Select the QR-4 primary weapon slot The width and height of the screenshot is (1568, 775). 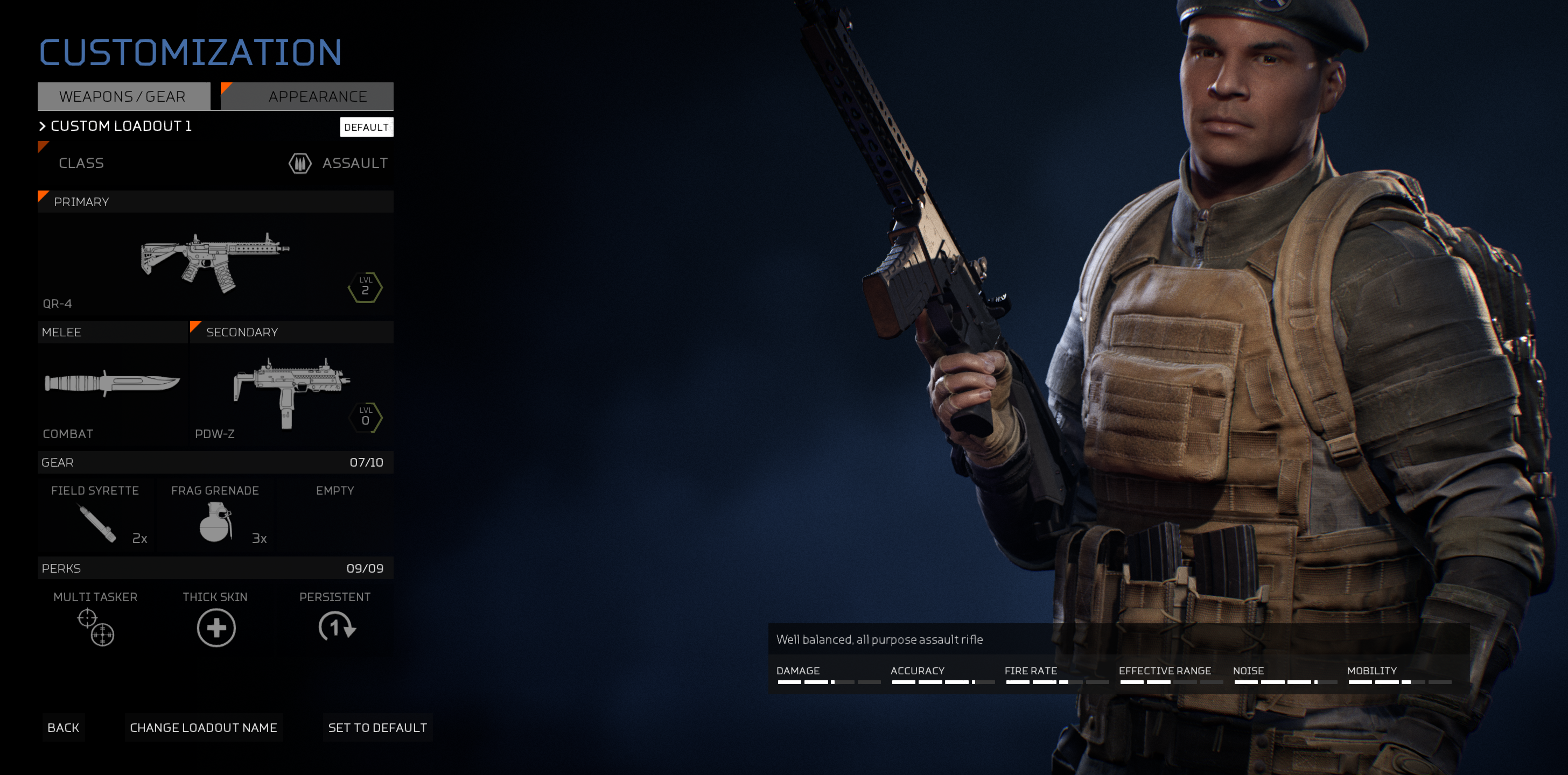click(215, 265)
